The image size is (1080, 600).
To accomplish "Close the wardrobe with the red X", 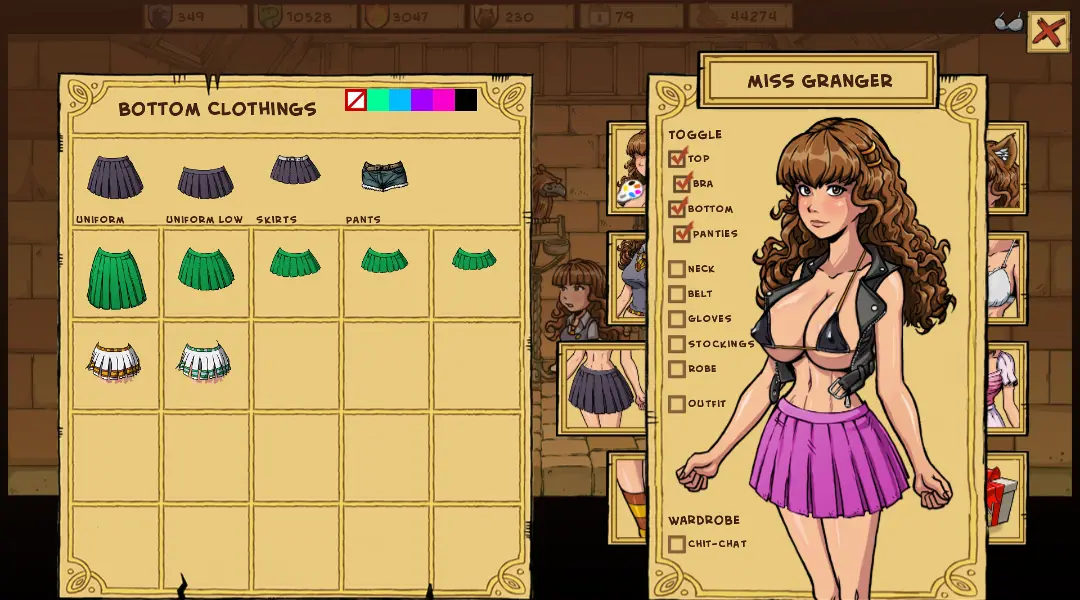I will coord(1047,32).
